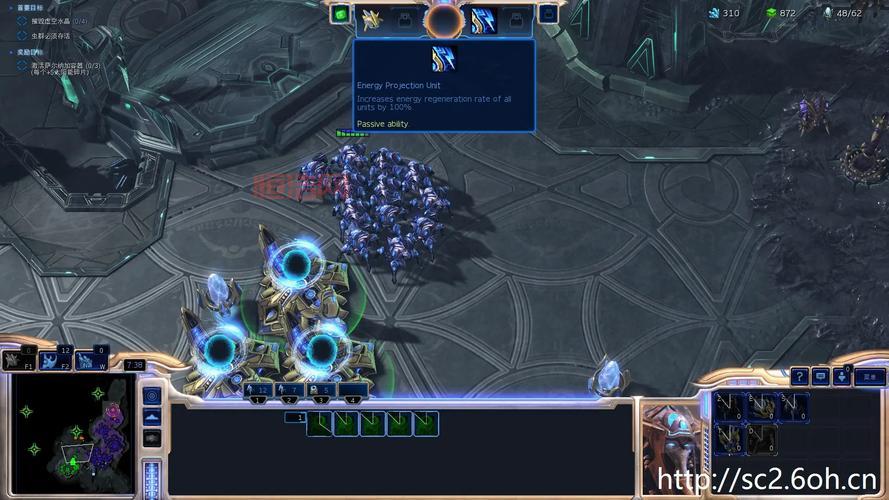889x500 pixels.
Task: Select control group 2 with 7 units
Action: [x=291, y=390]
